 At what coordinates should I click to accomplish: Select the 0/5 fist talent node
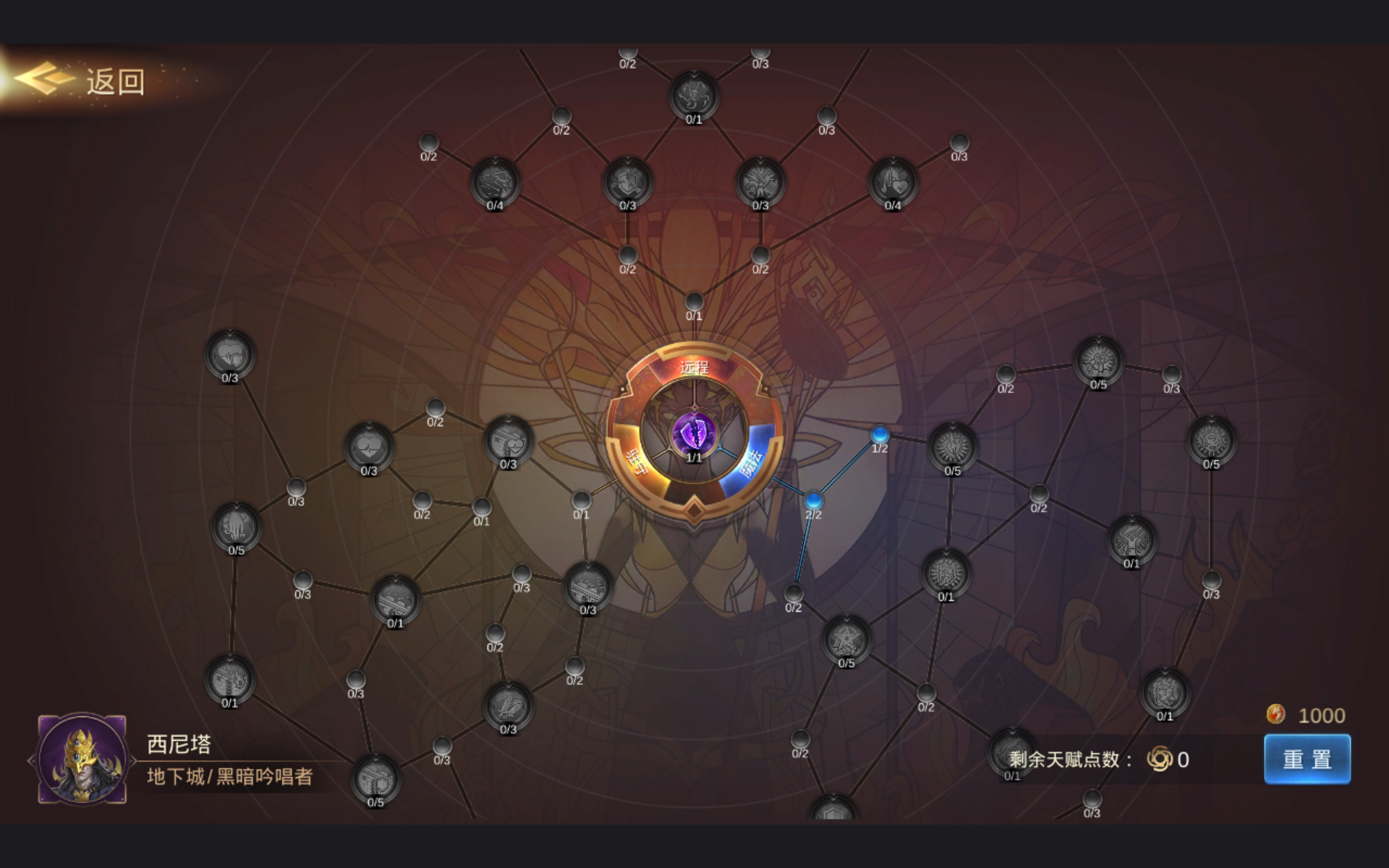click(x=236, y=527)
